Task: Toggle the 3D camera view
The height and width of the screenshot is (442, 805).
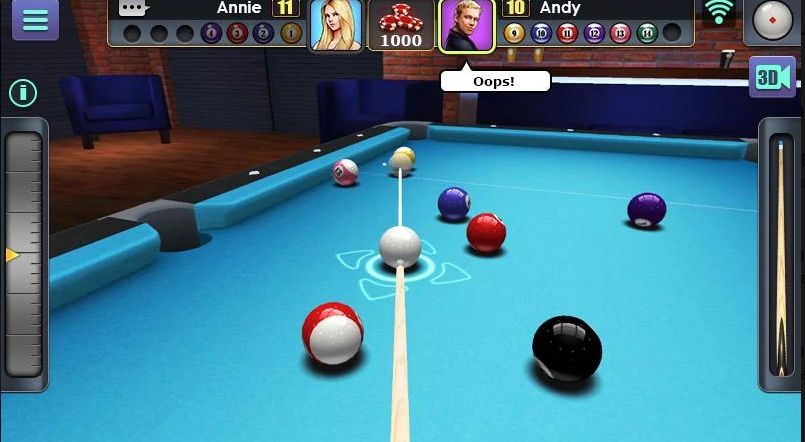Action: tap(771, 78)
